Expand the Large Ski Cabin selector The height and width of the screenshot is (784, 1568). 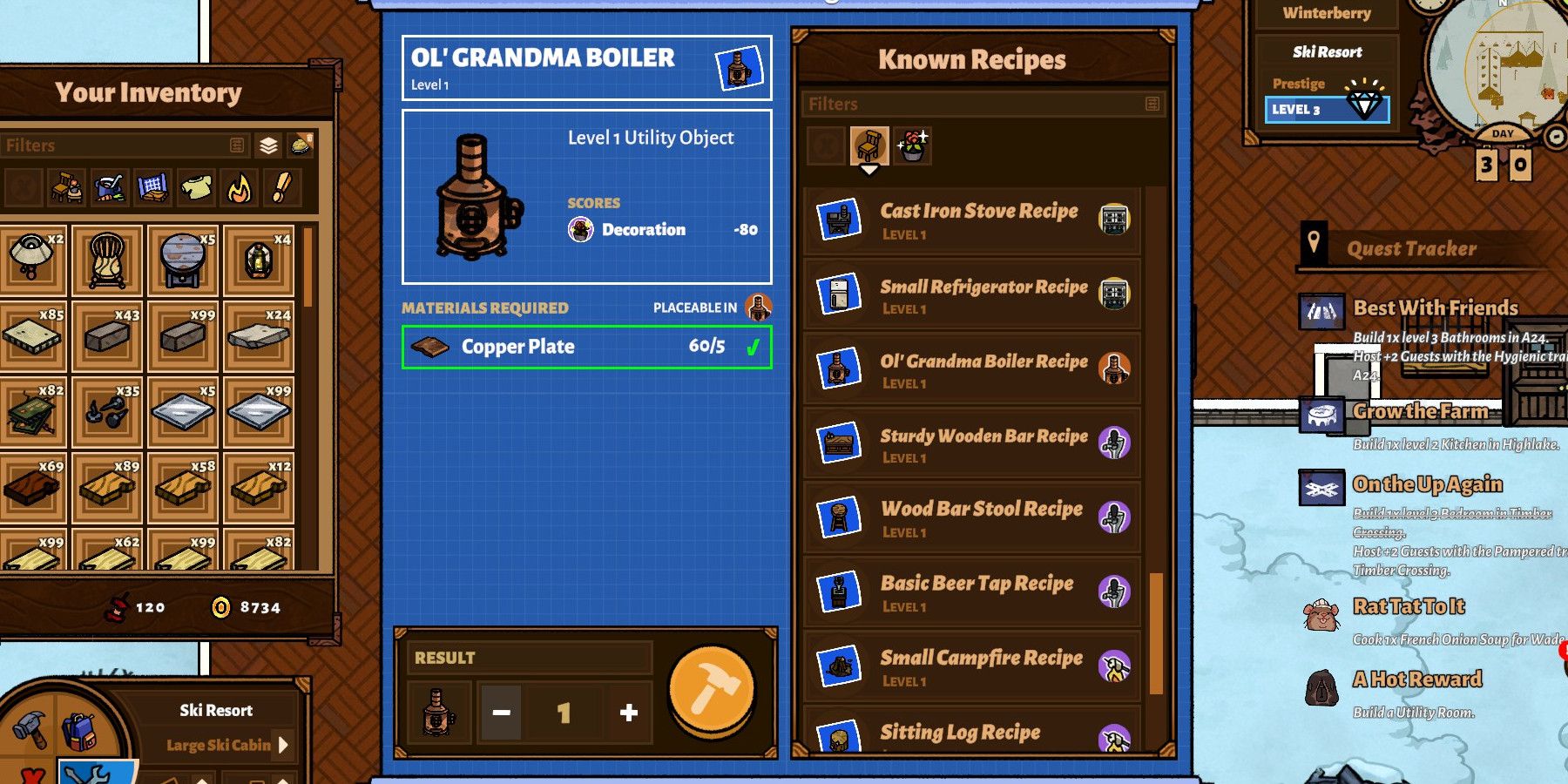281,745
